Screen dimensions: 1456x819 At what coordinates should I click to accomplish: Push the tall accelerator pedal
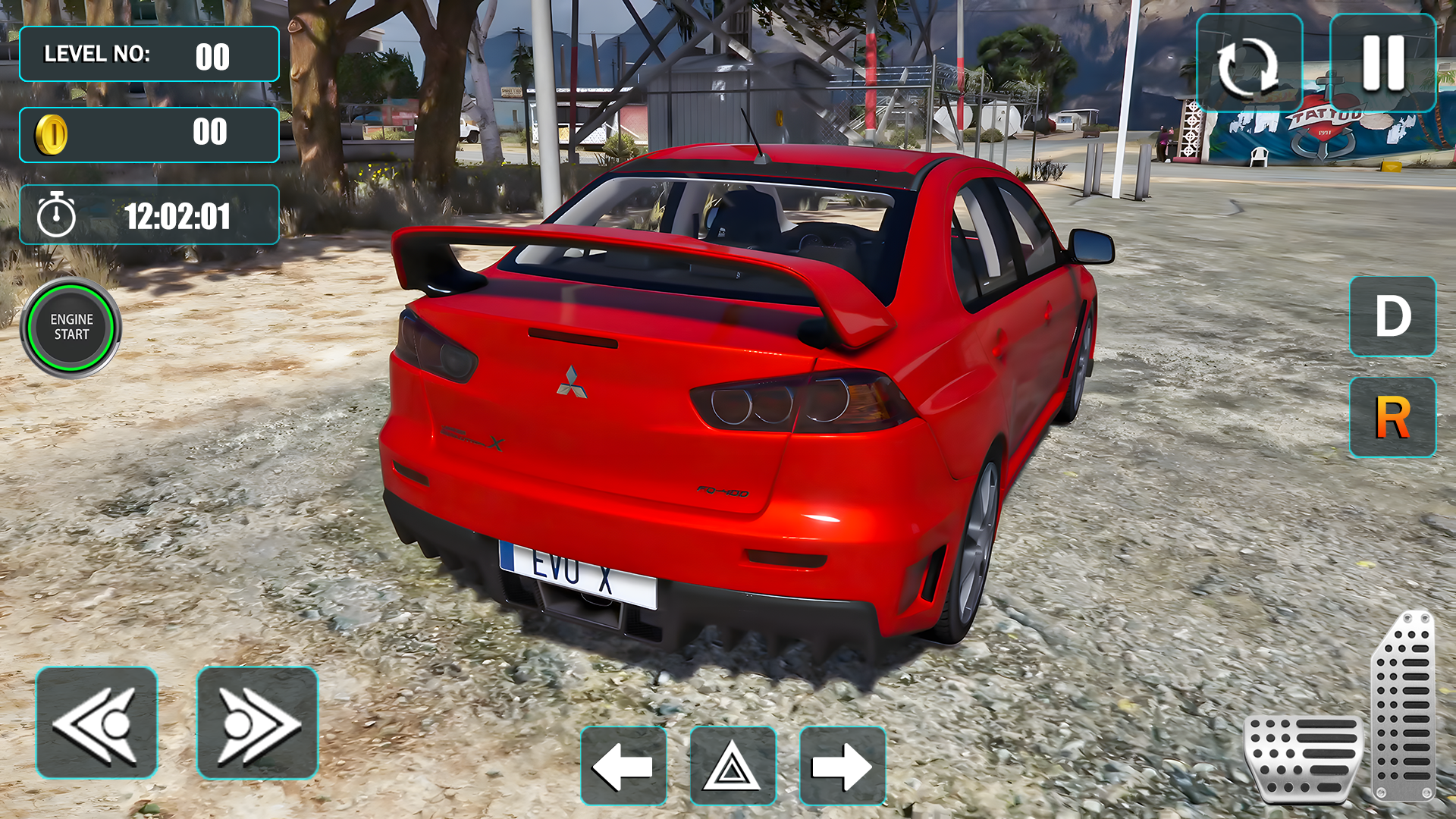tap(1404, 707)
